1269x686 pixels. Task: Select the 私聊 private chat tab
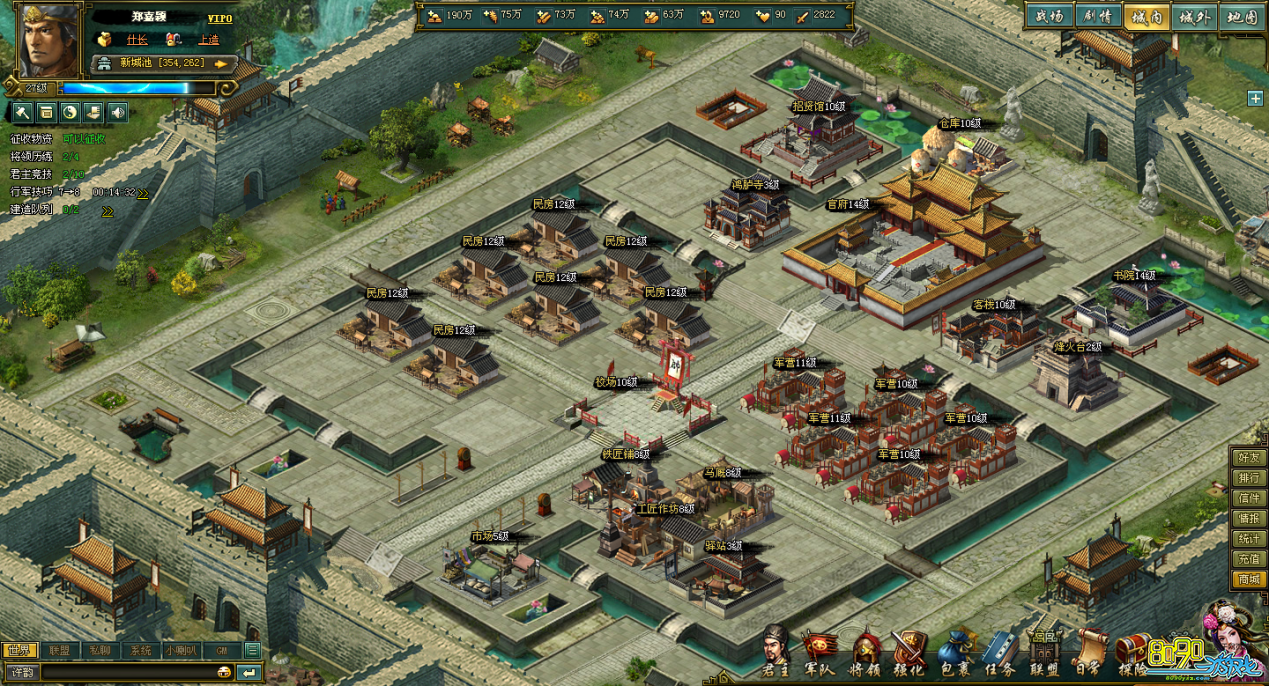click(x=100, y=650)
